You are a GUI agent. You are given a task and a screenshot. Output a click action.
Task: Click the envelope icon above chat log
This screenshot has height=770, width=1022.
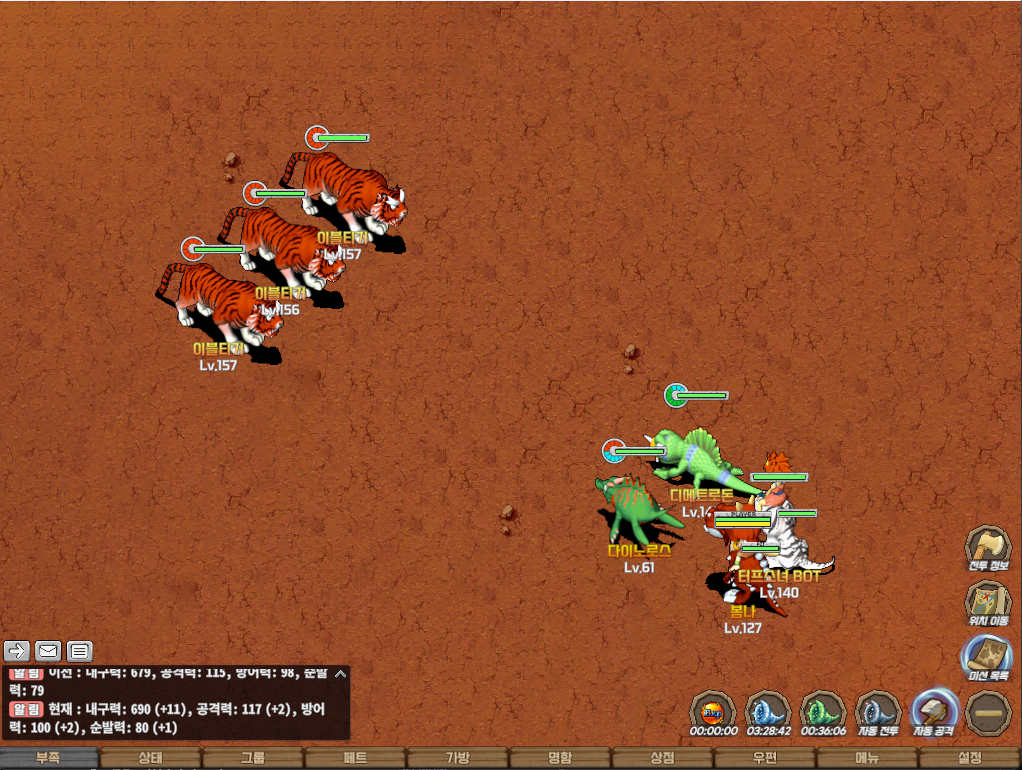48,651
